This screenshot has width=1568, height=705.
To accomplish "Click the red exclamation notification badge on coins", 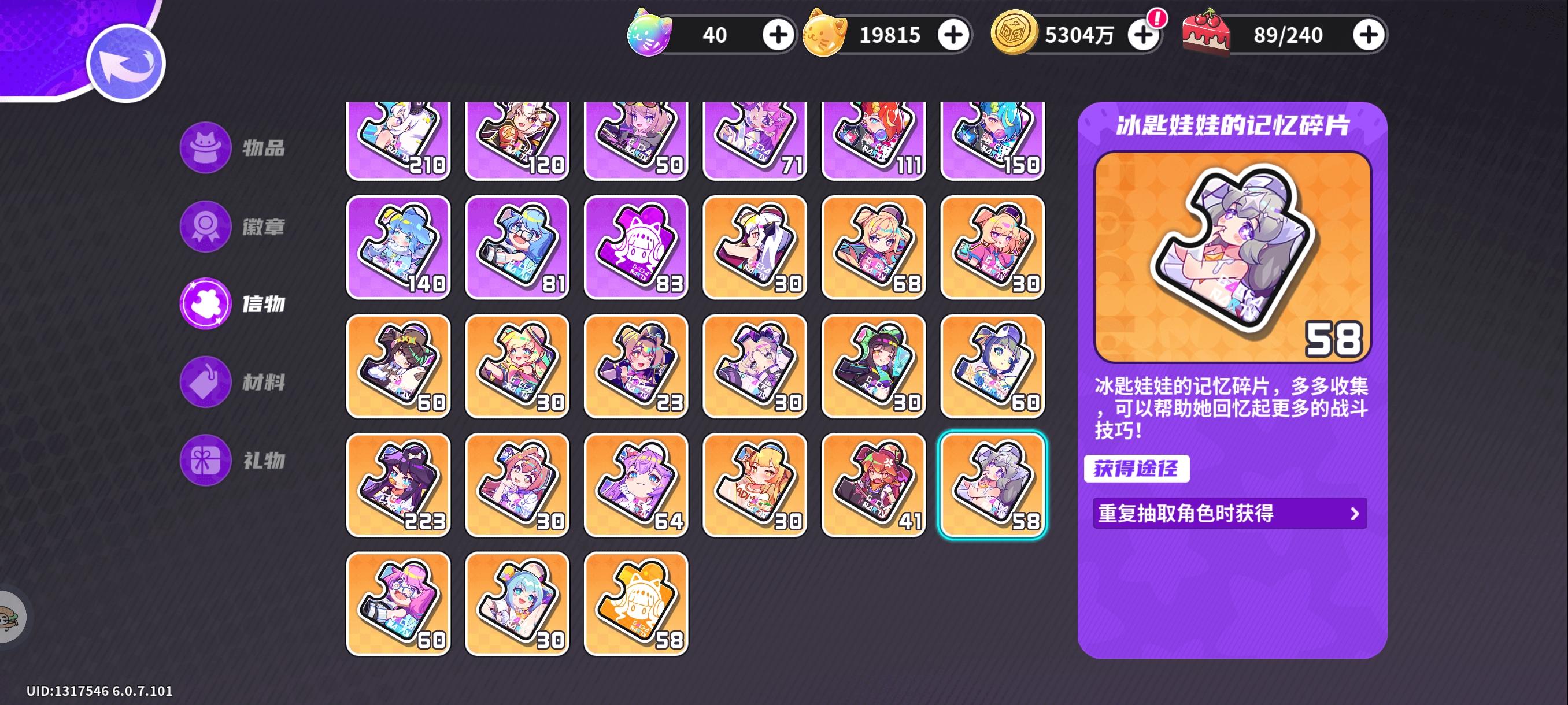I will coord(1156,20).
